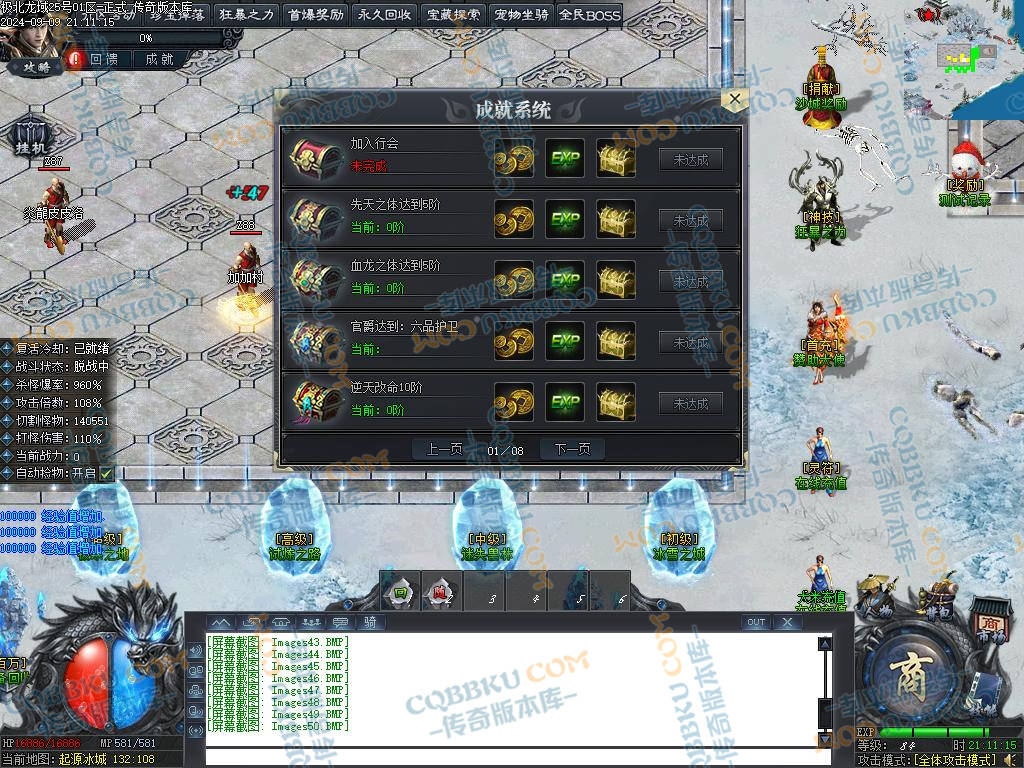Click the 成就 achievement button
Screen dimensions: 1024x768
pyautogui.click(x=160, y=60)
